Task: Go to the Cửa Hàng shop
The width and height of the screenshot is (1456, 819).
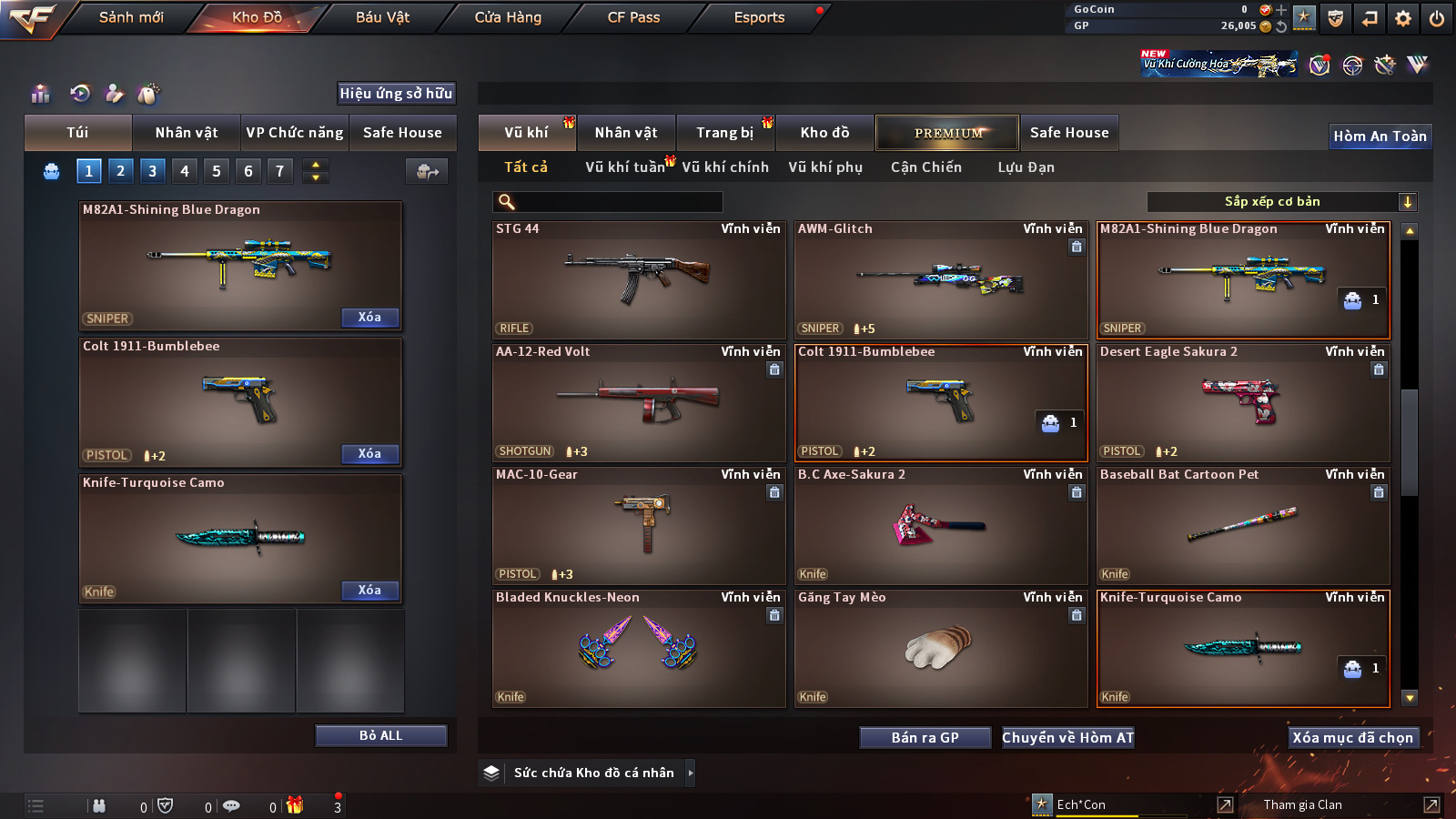Action: (508, 17)
